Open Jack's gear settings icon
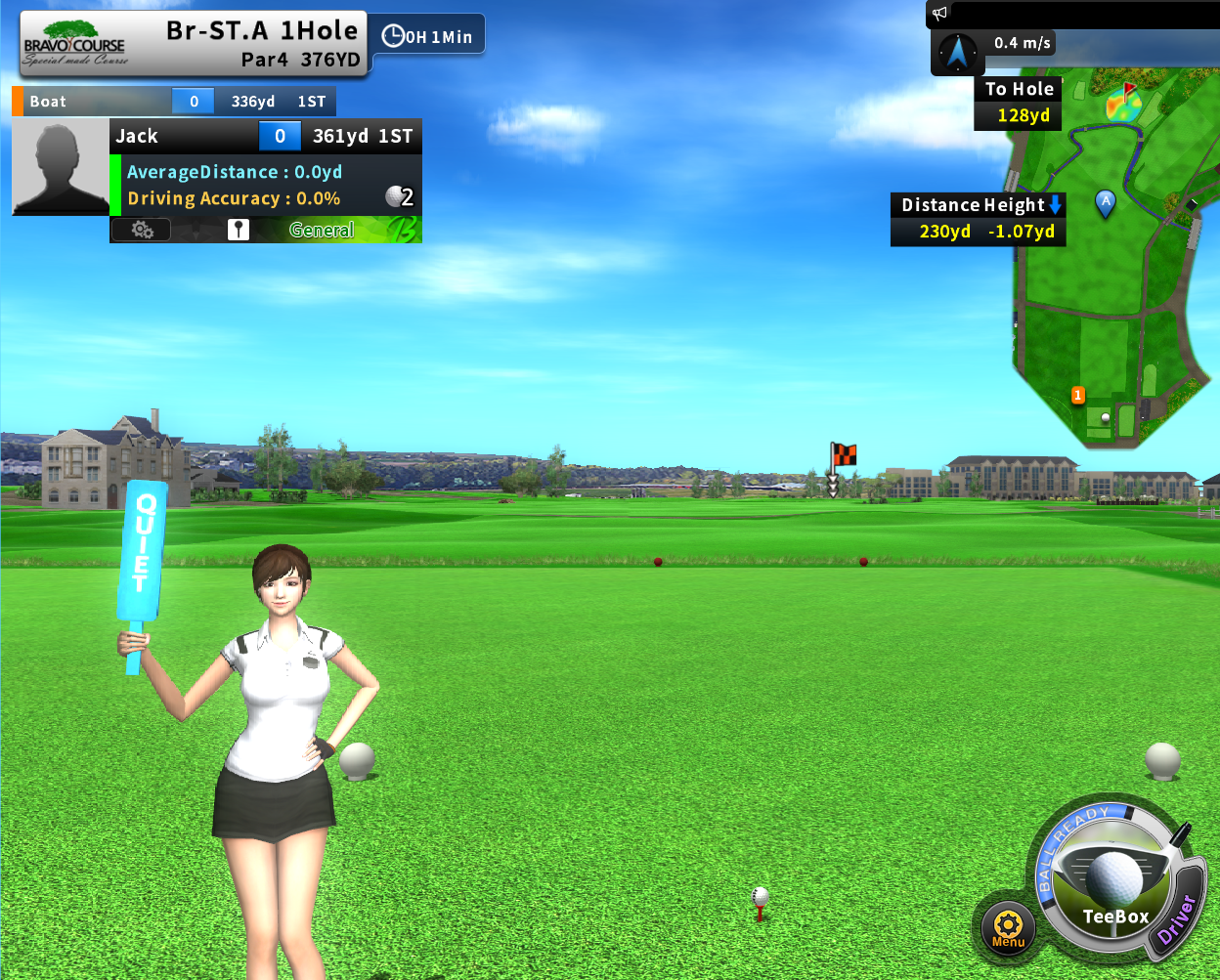The width and height of the screenshot is (1220, 980). [x=142, y=230]
